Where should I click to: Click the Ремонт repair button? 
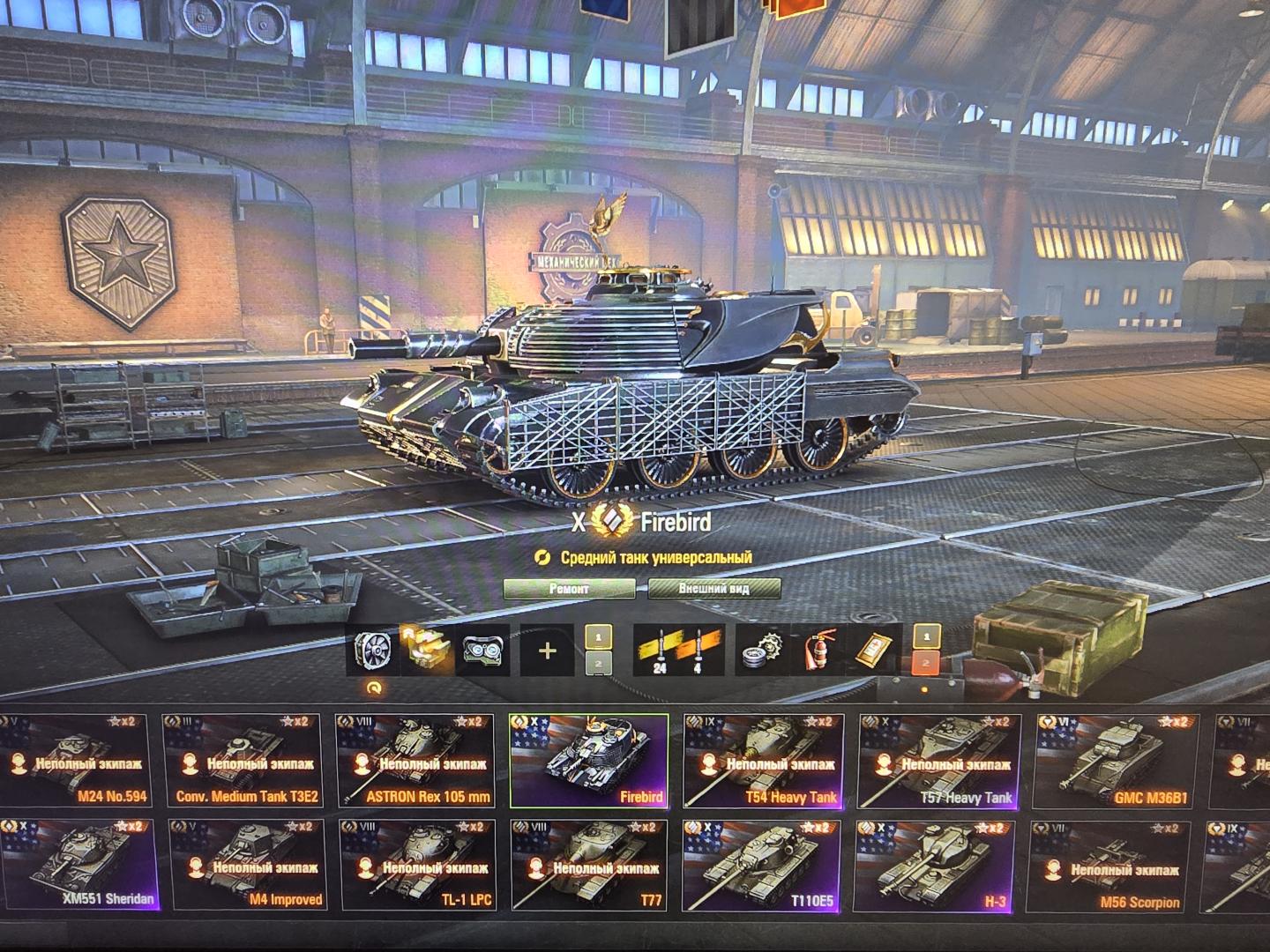pos(569,589)
